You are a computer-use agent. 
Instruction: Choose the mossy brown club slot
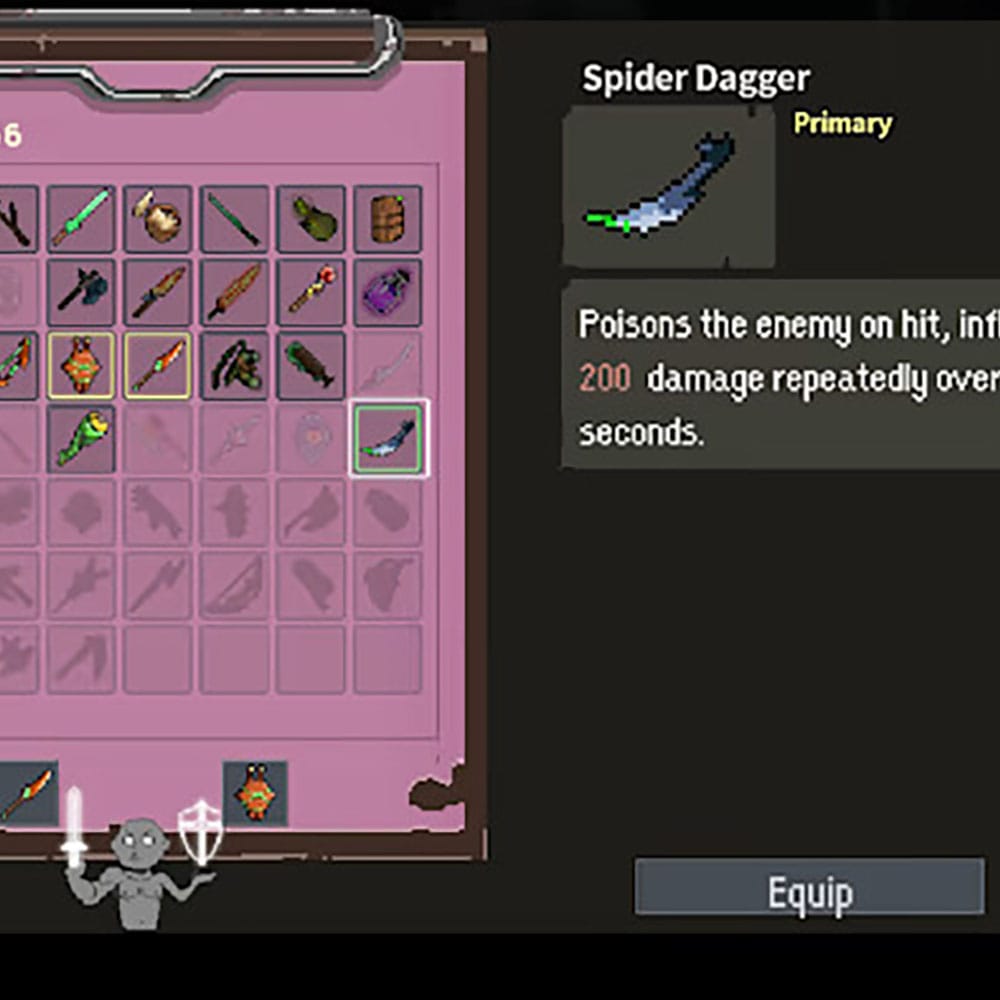coord(311,365)
